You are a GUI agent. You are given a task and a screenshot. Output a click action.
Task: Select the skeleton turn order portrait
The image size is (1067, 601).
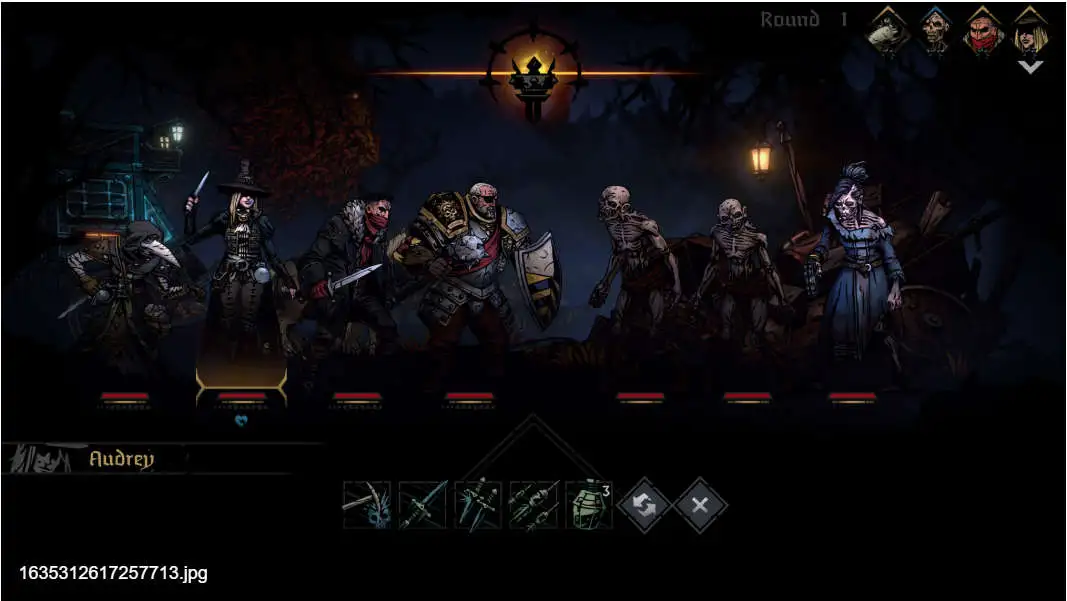(935, 33)
